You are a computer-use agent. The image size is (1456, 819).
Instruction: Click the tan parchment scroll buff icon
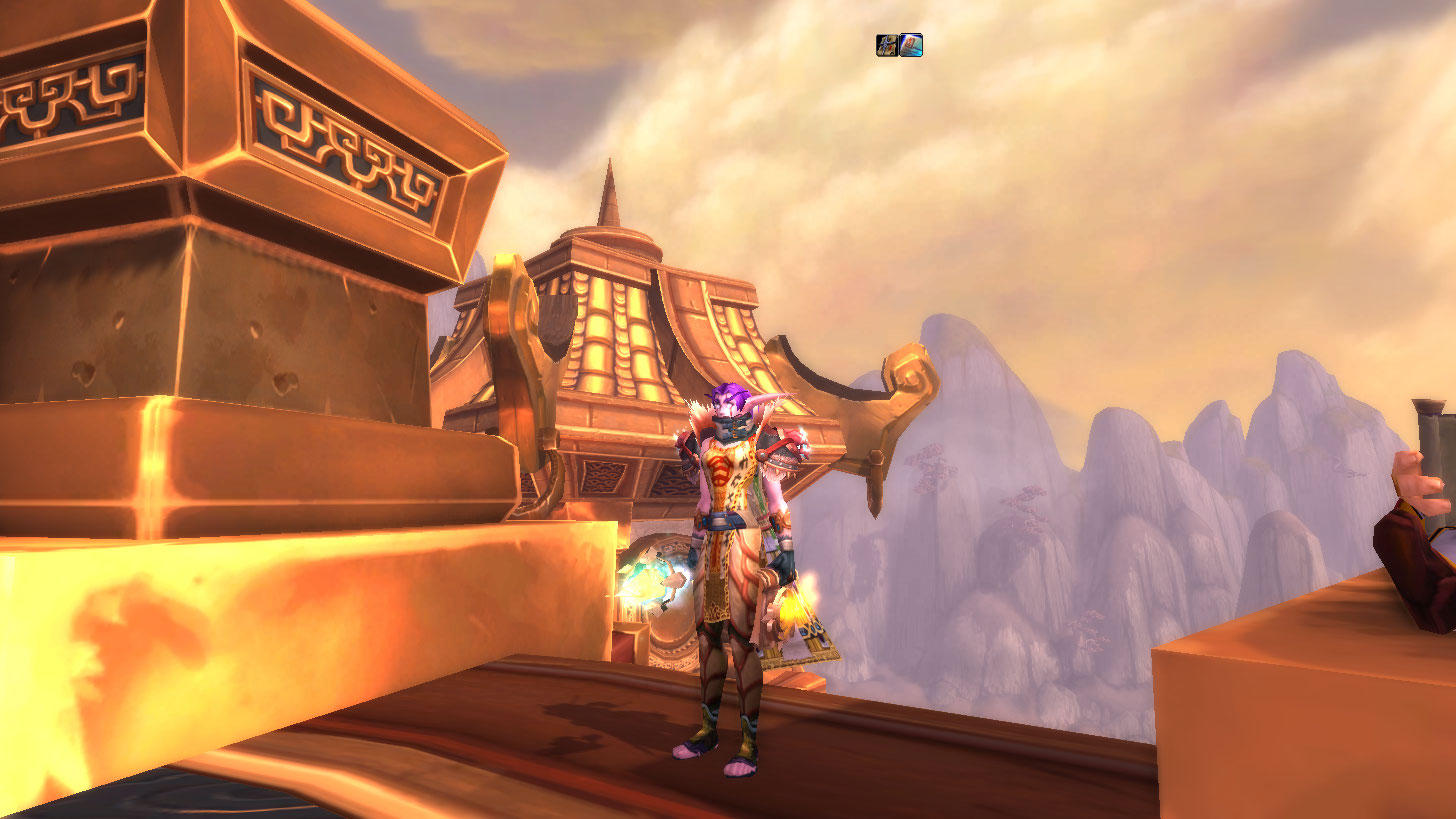pos(887,45)
